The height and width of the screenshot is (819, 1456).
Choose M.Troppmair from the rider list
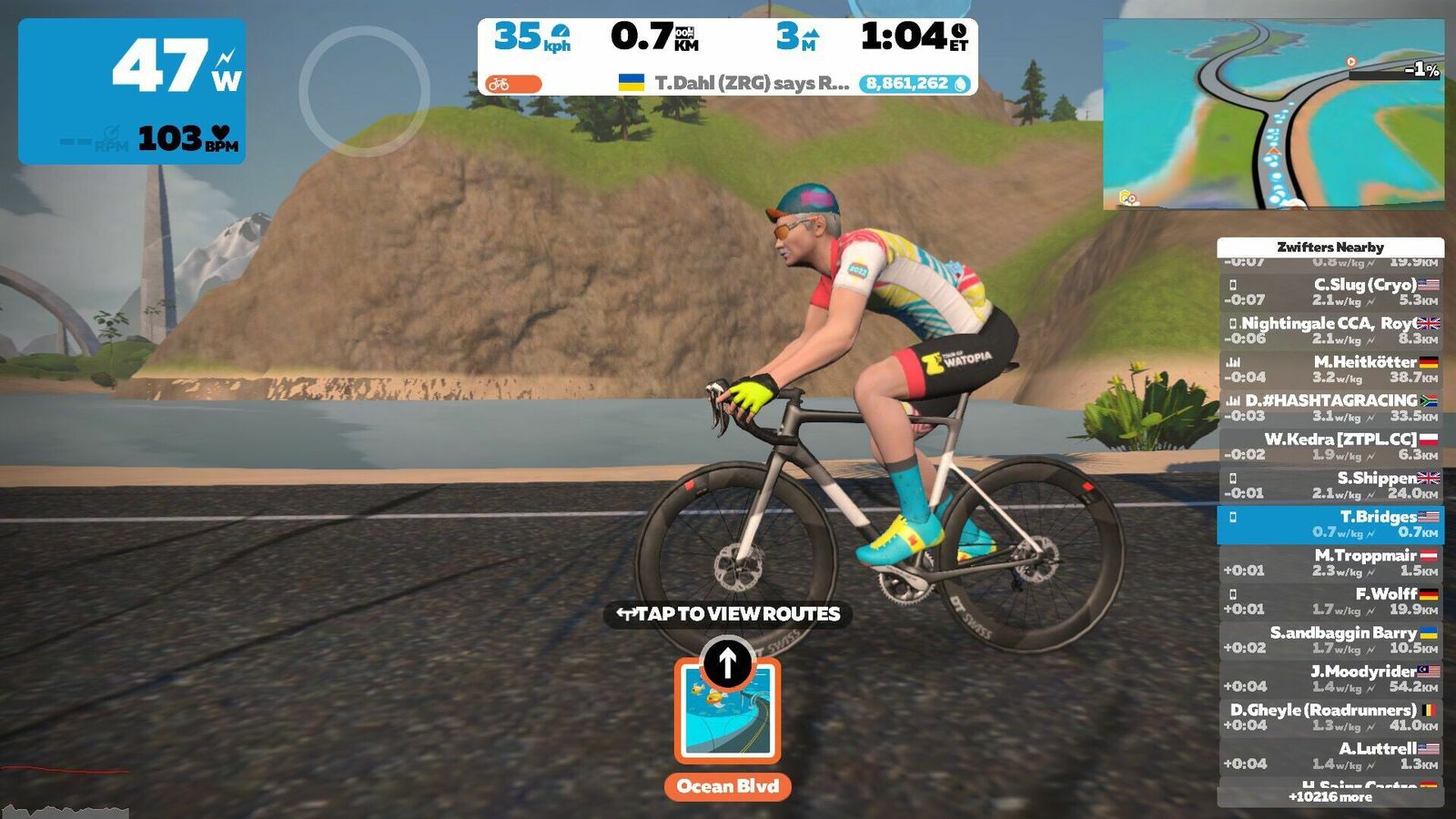click(1330, 562)
